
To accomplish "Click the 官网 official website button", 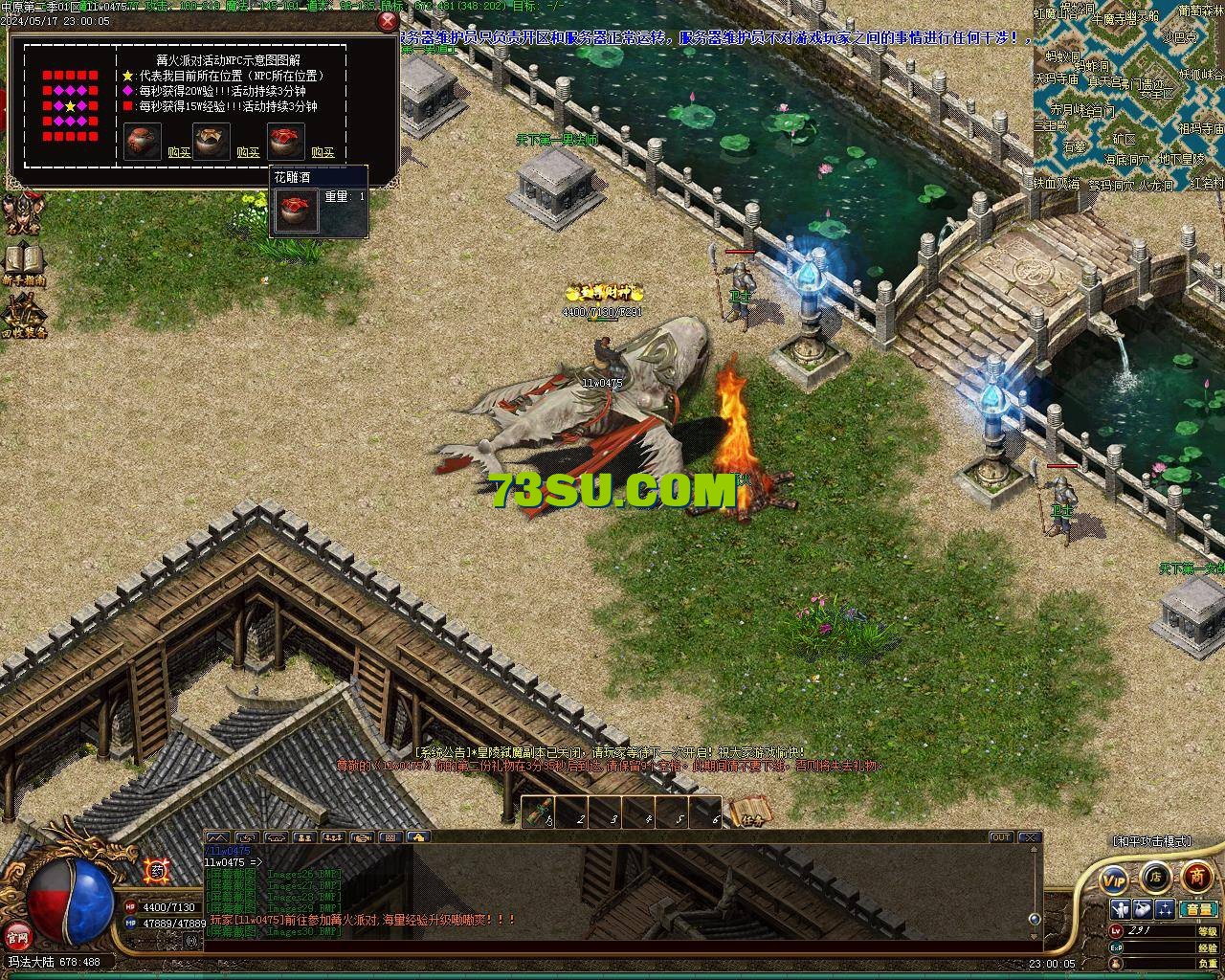I will click(17, 935).
